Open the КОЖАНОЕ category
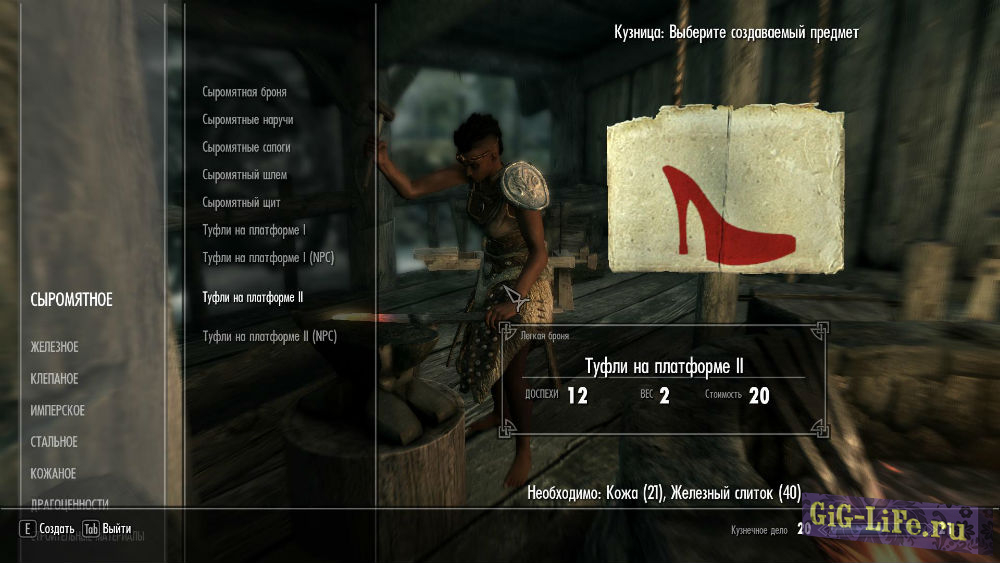Image resolution: width=1000 pixels, height=563 pixels. pyautogui.click(x=53, y=474)
